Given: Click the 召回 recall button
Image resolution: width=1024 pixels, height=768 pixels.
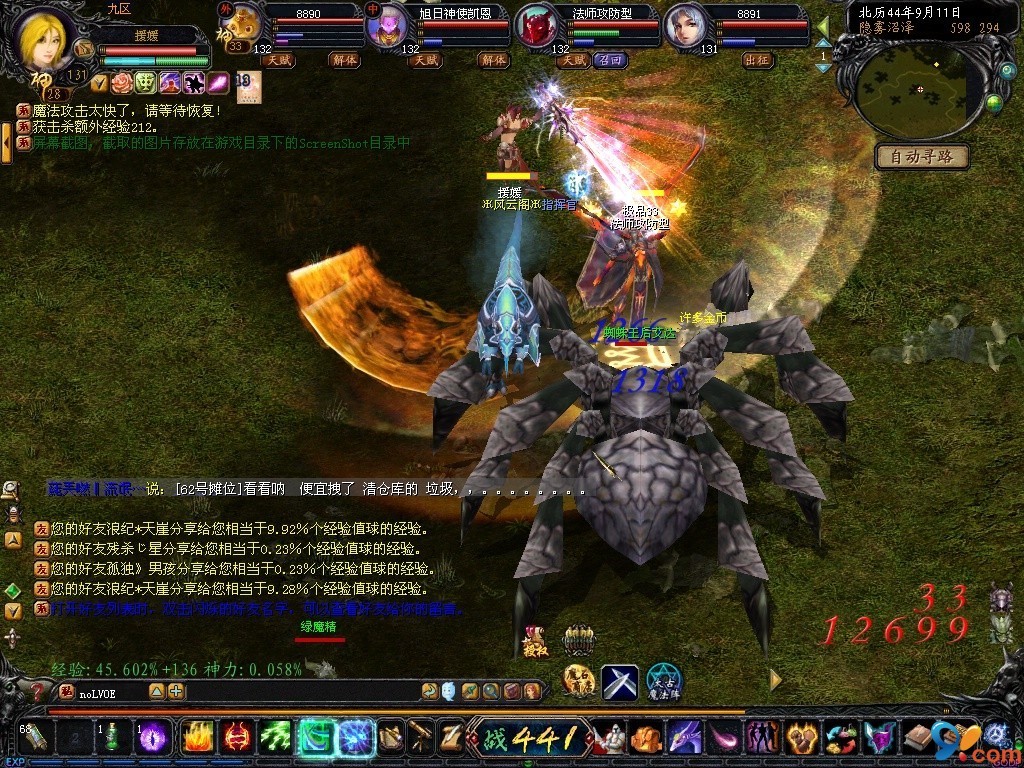Looking at the screenshot, I should pos(609,60).
